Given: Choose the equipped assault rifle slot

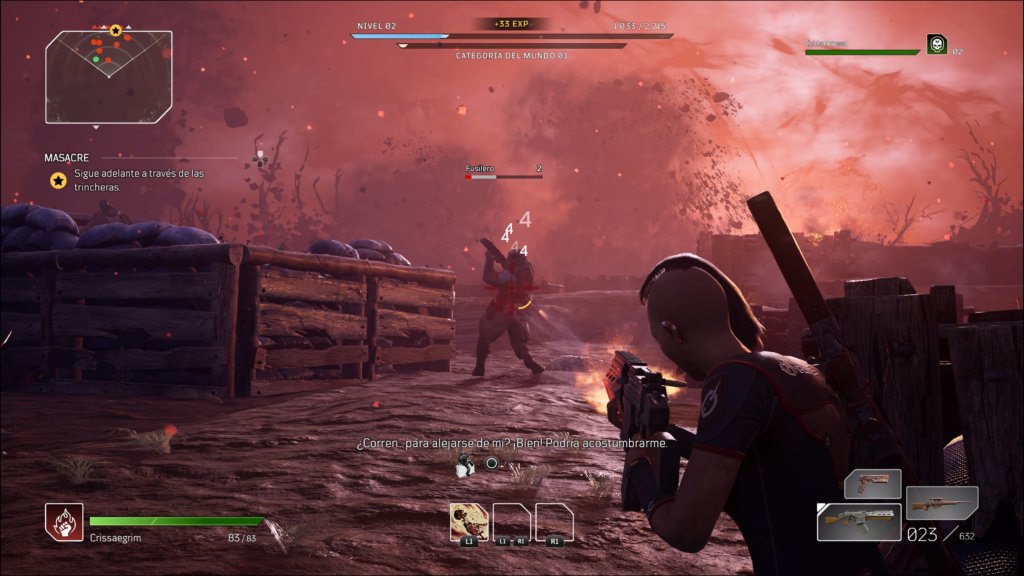Looking at the screenshot, I should (x=858, y=521).
